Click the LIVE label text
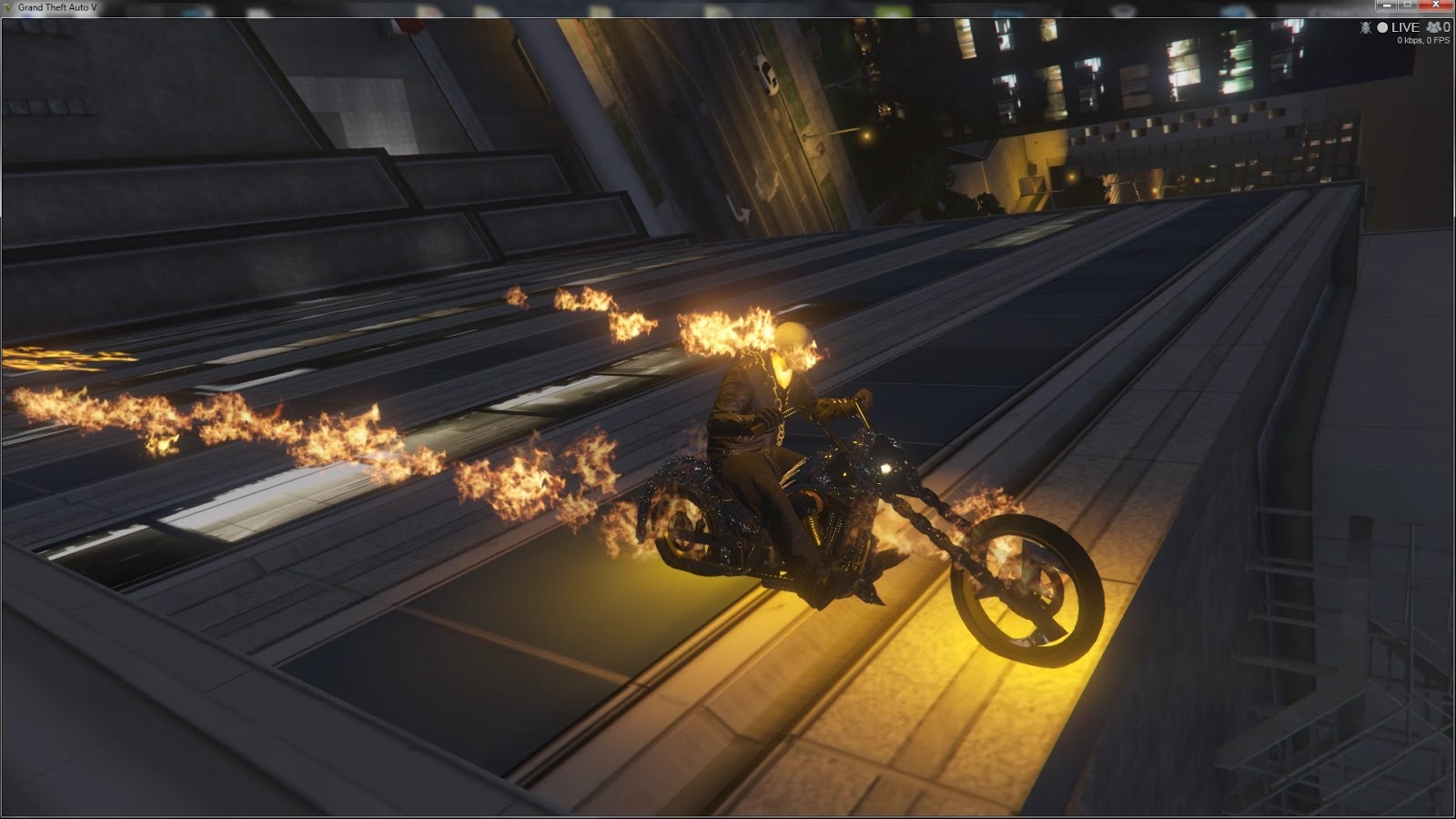The height and width of the screenshot is (819, 1456). point(1406,28)
